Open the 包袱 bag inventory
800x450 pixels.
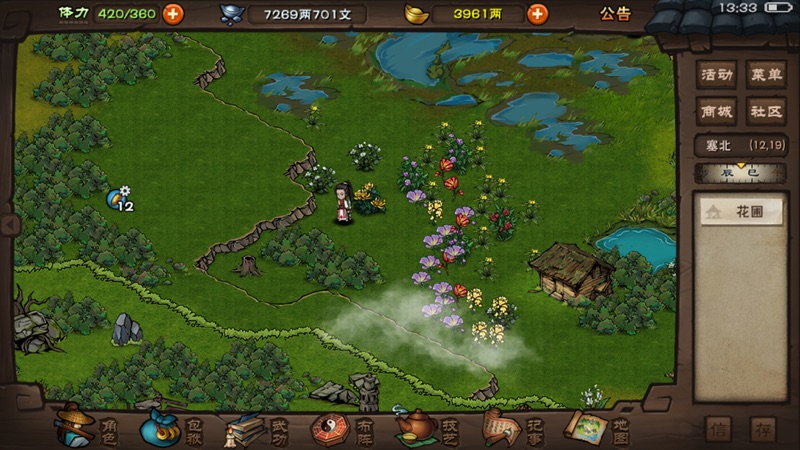[x=173, y=428]
